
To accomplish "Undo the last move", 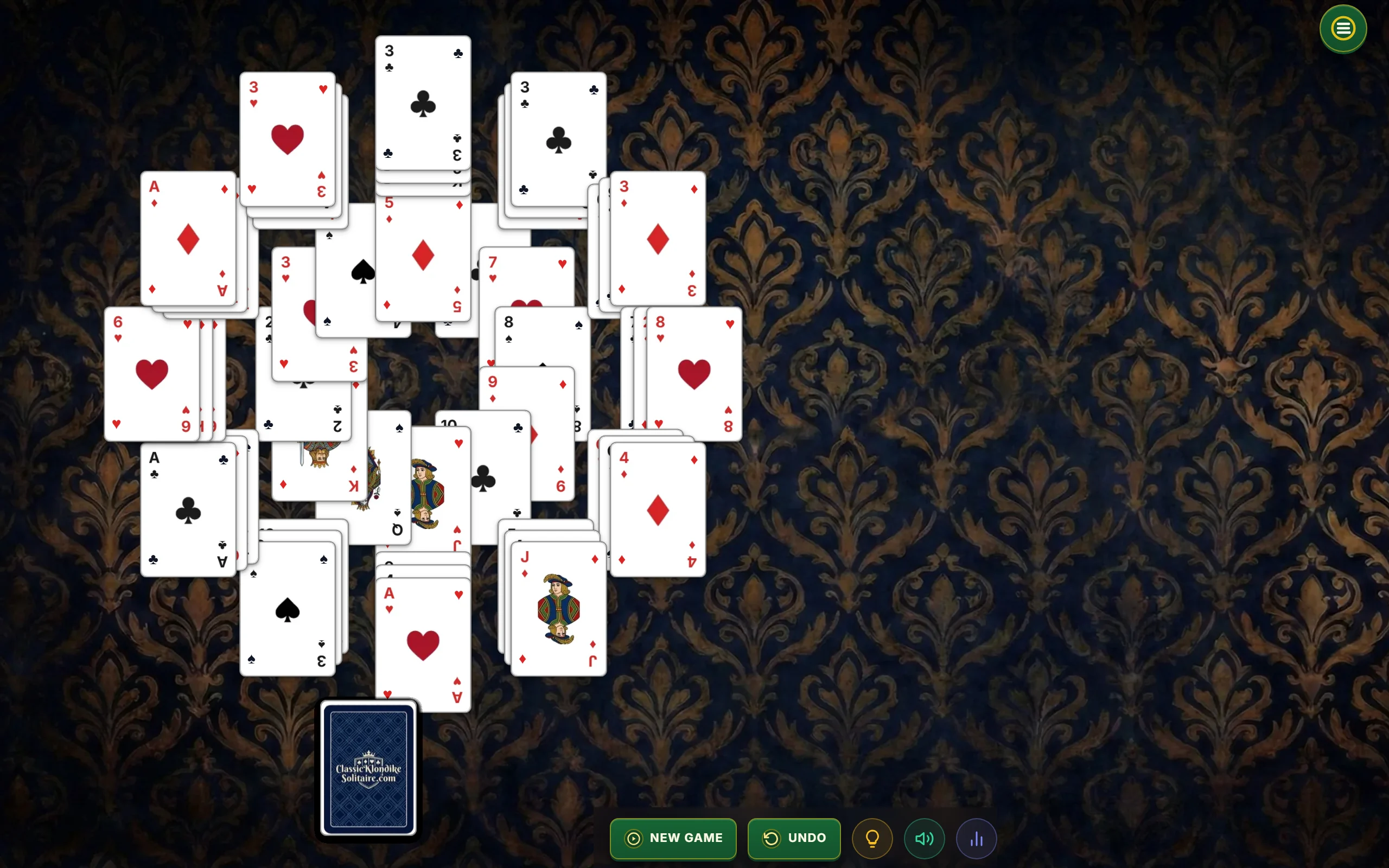I will [794, 838].
